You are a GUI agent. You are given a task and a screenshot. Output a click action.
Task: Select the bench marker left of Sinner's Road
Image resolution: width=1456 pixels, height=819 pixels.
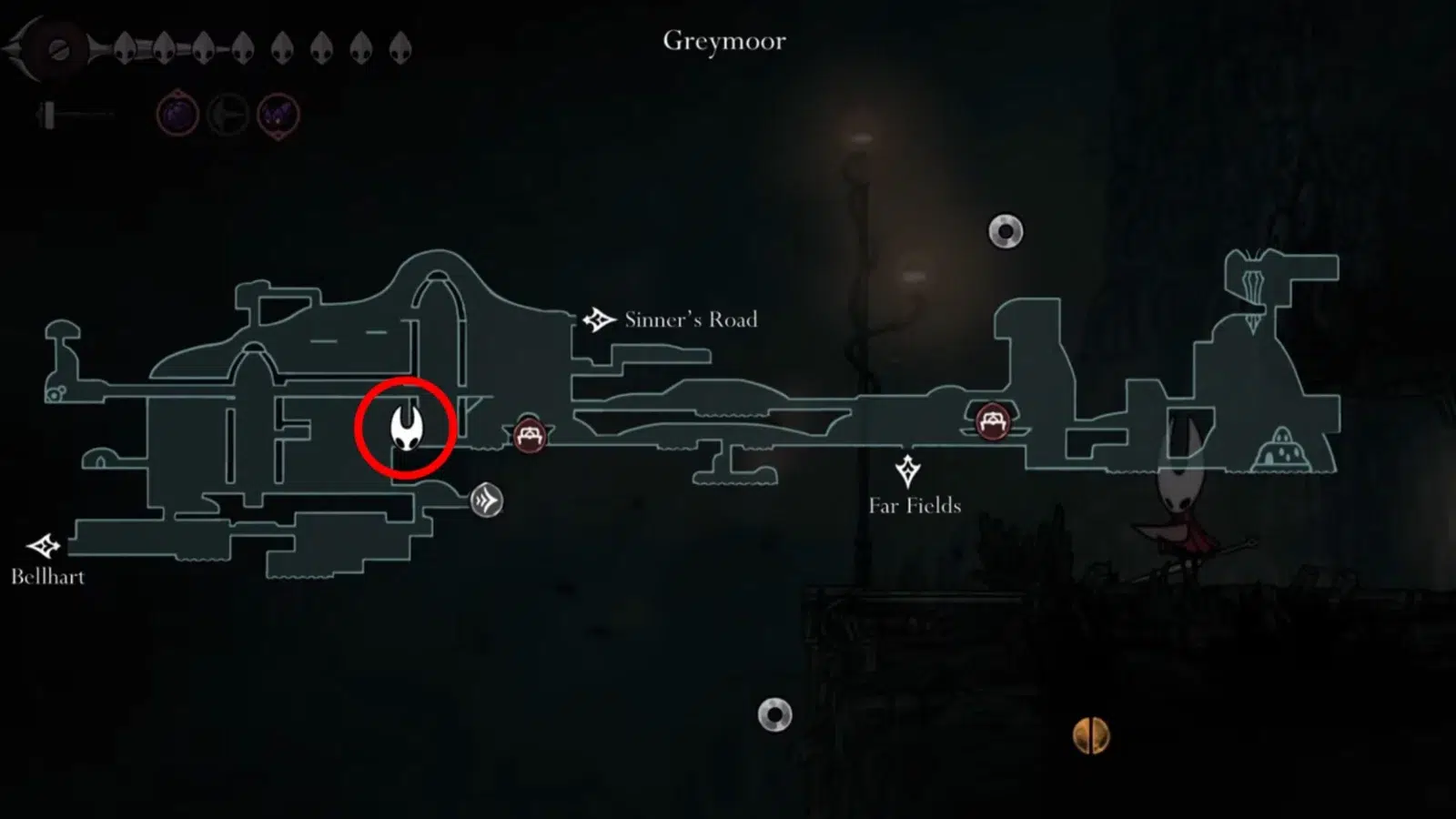tap(530, 436)
